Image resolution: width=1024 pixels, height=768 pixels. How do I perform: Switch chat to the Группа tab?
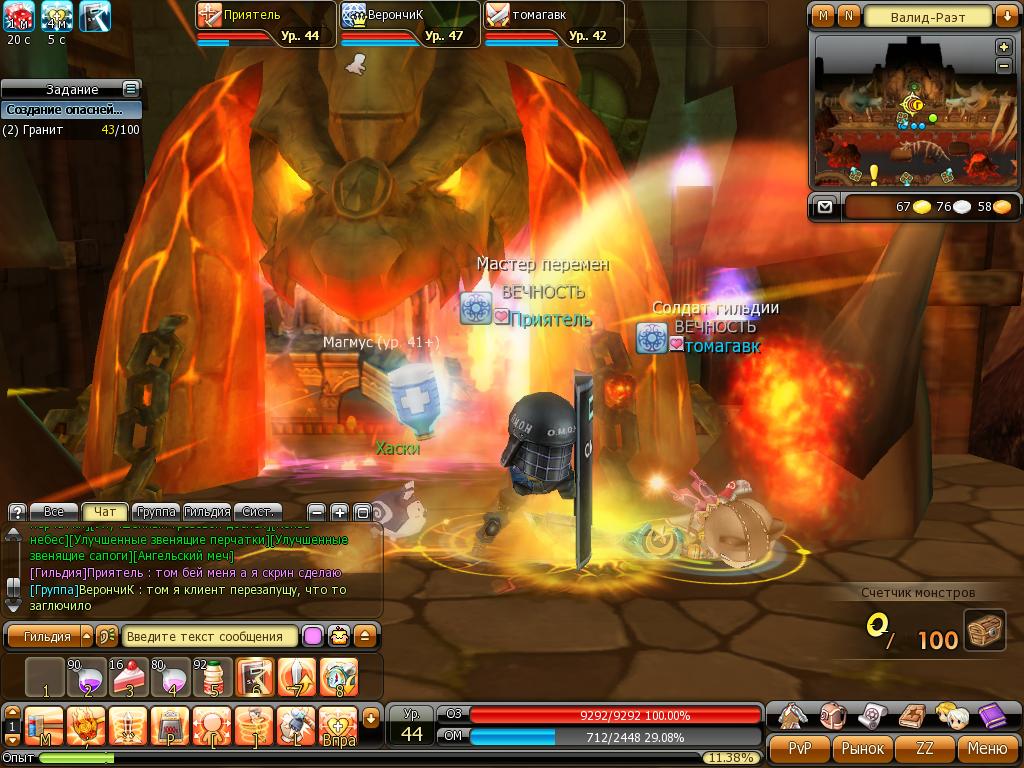155,511
